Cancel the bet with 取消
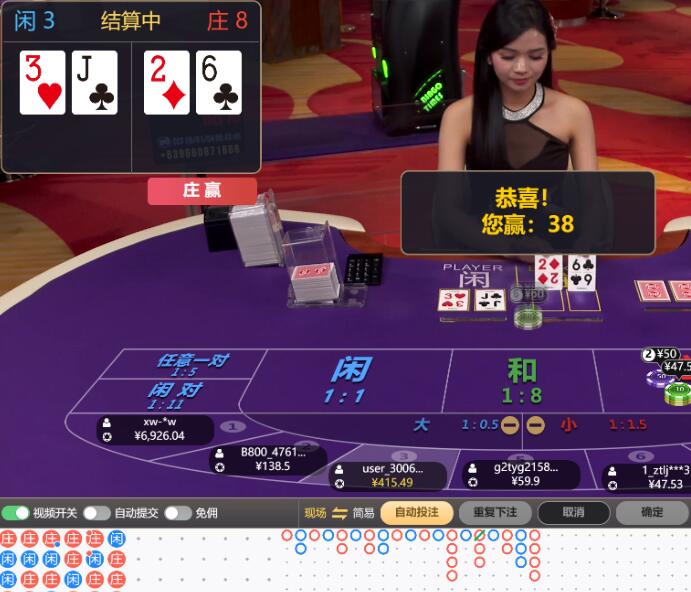 (573, 513)
